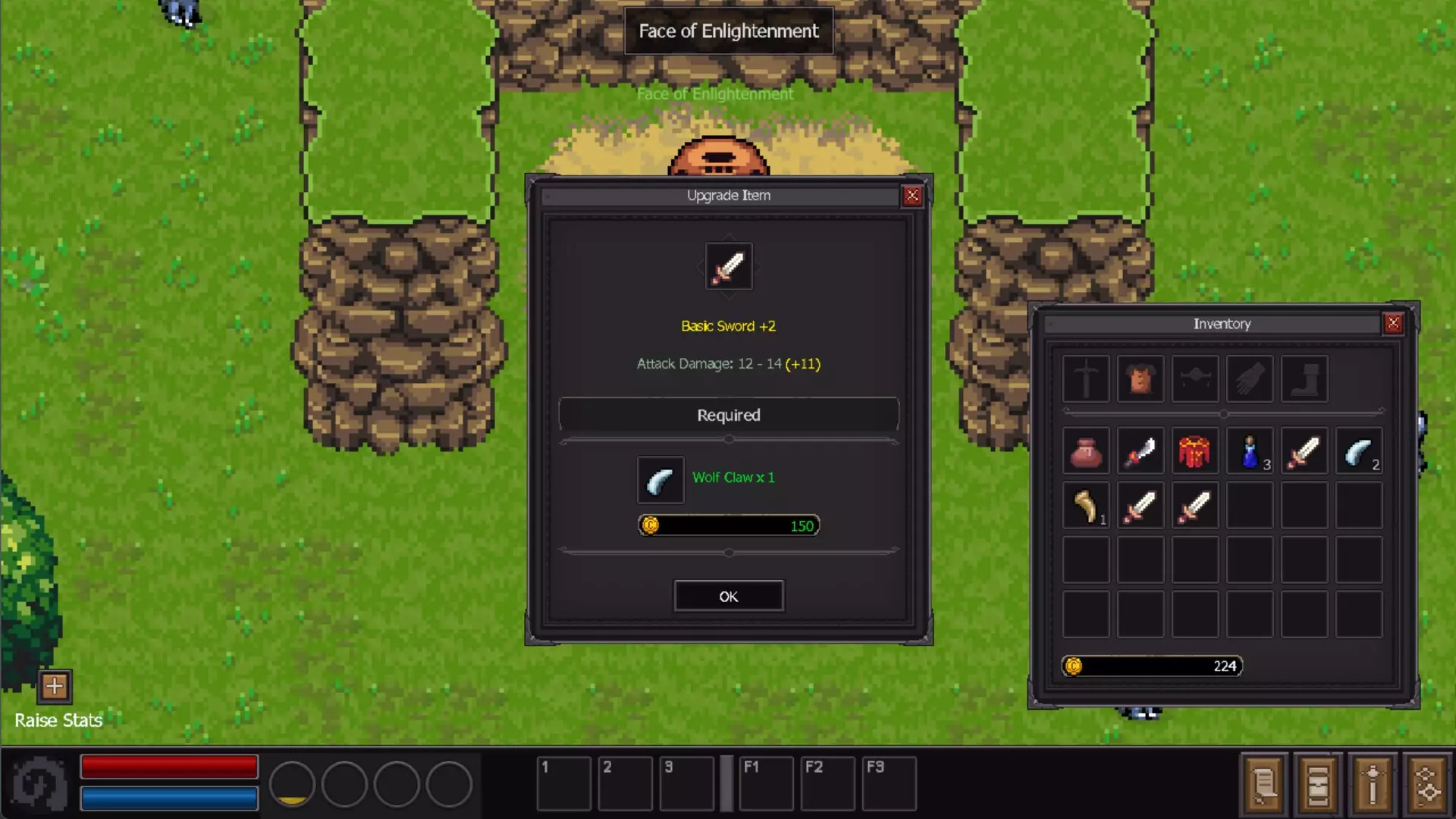Screen dimensions: 1456x819
Task: Open the gear-shaped settings menu button
Action: coord(1427,783)
